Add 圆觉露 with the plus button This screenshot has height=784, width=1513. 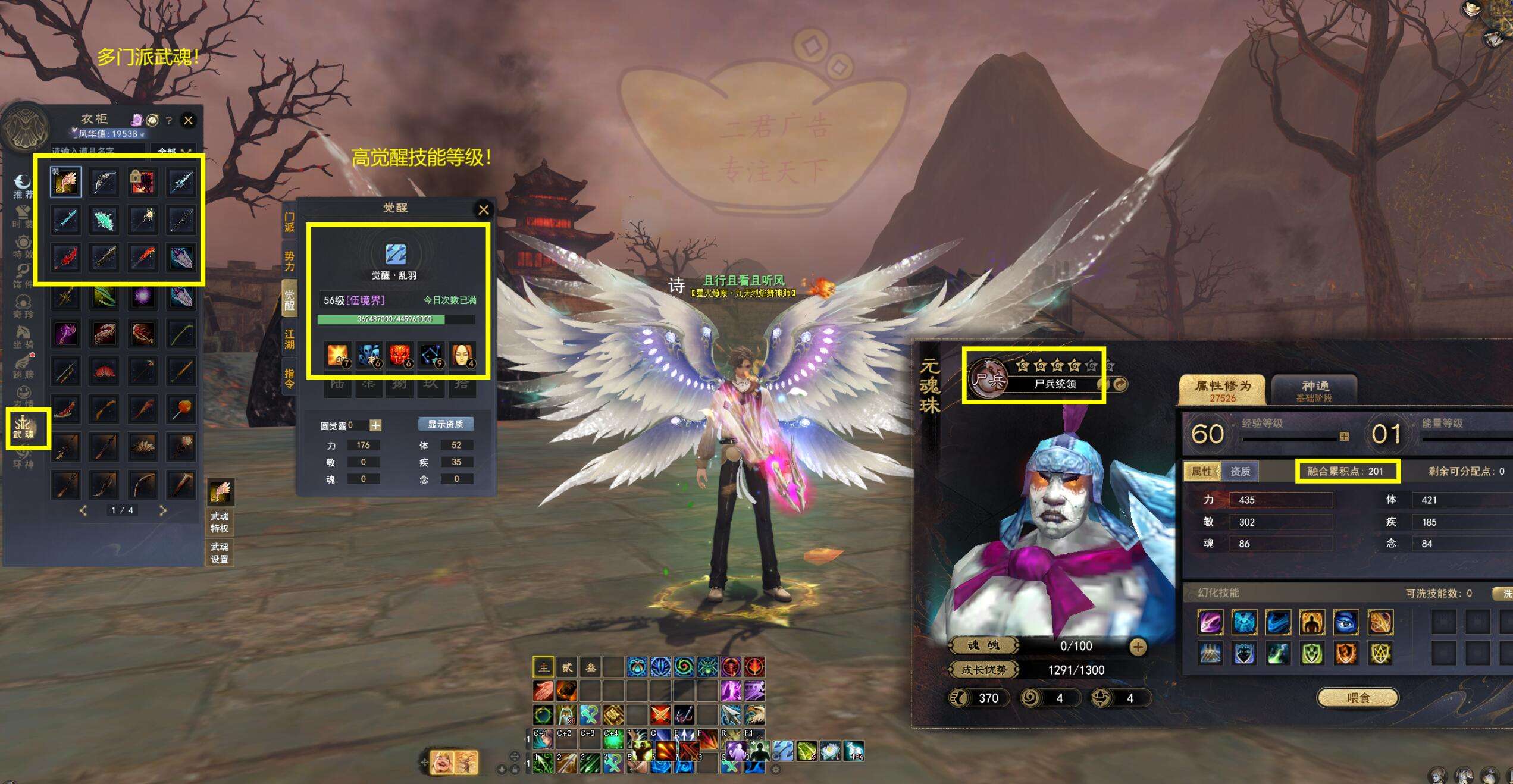[x=375, y=425]
